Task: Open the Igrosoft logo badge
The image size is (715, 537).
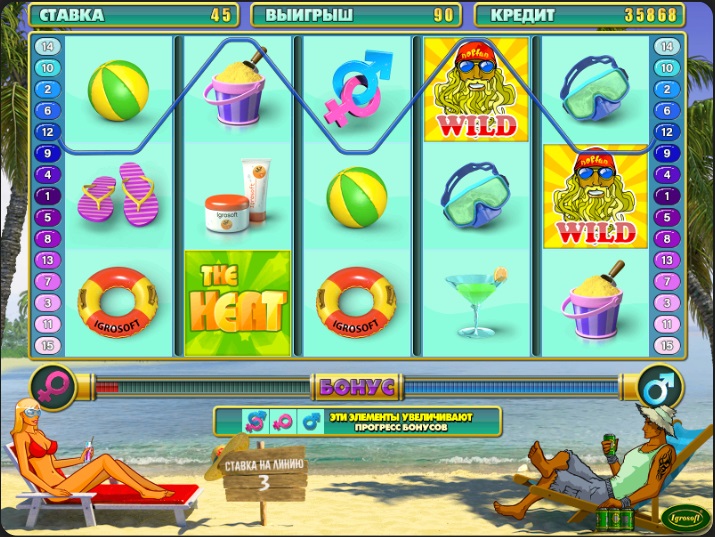Action: [x=684, y=517]
